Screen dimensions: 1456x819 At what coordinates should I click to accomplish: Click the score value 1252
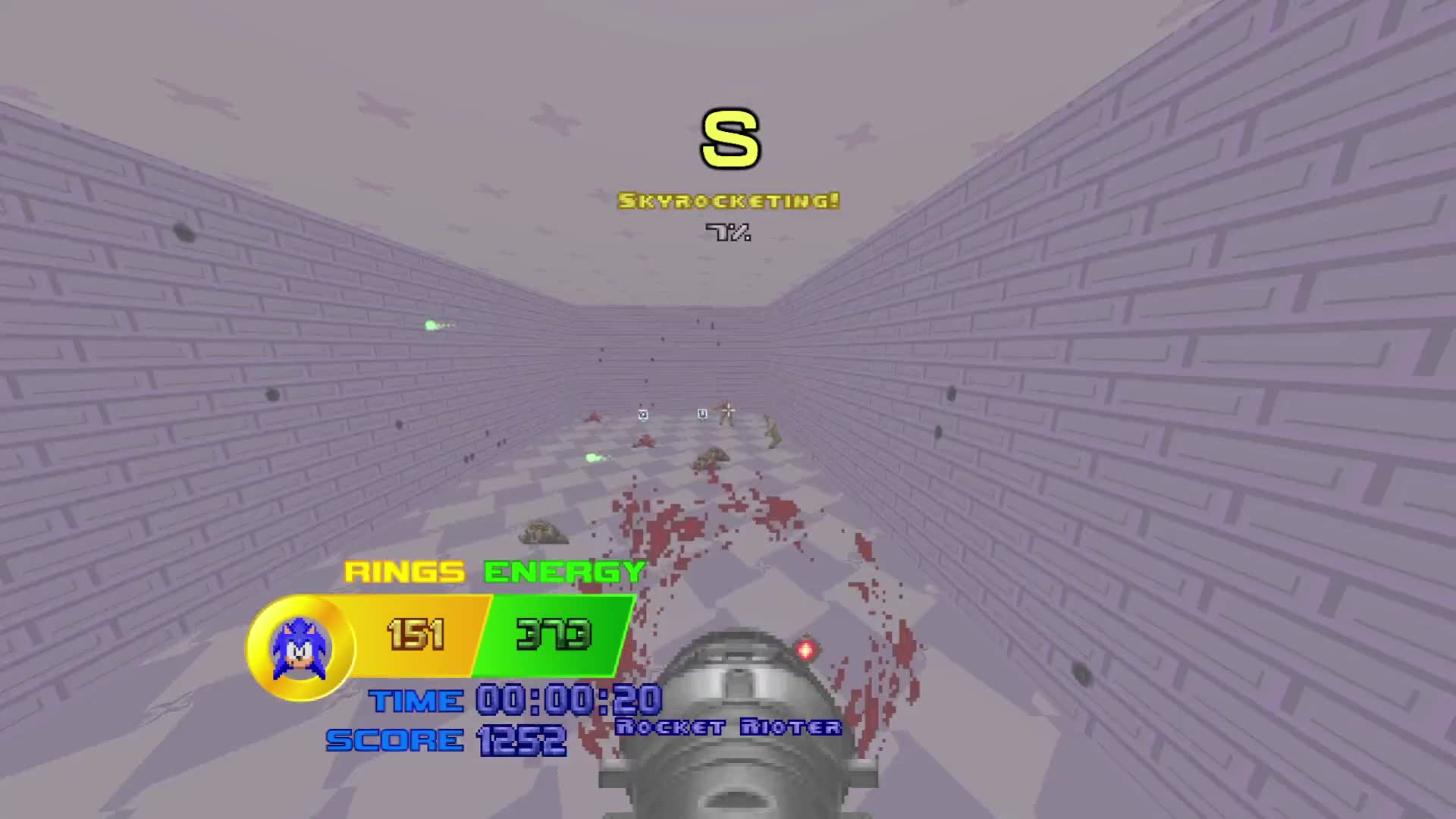[x=522, y=739]
